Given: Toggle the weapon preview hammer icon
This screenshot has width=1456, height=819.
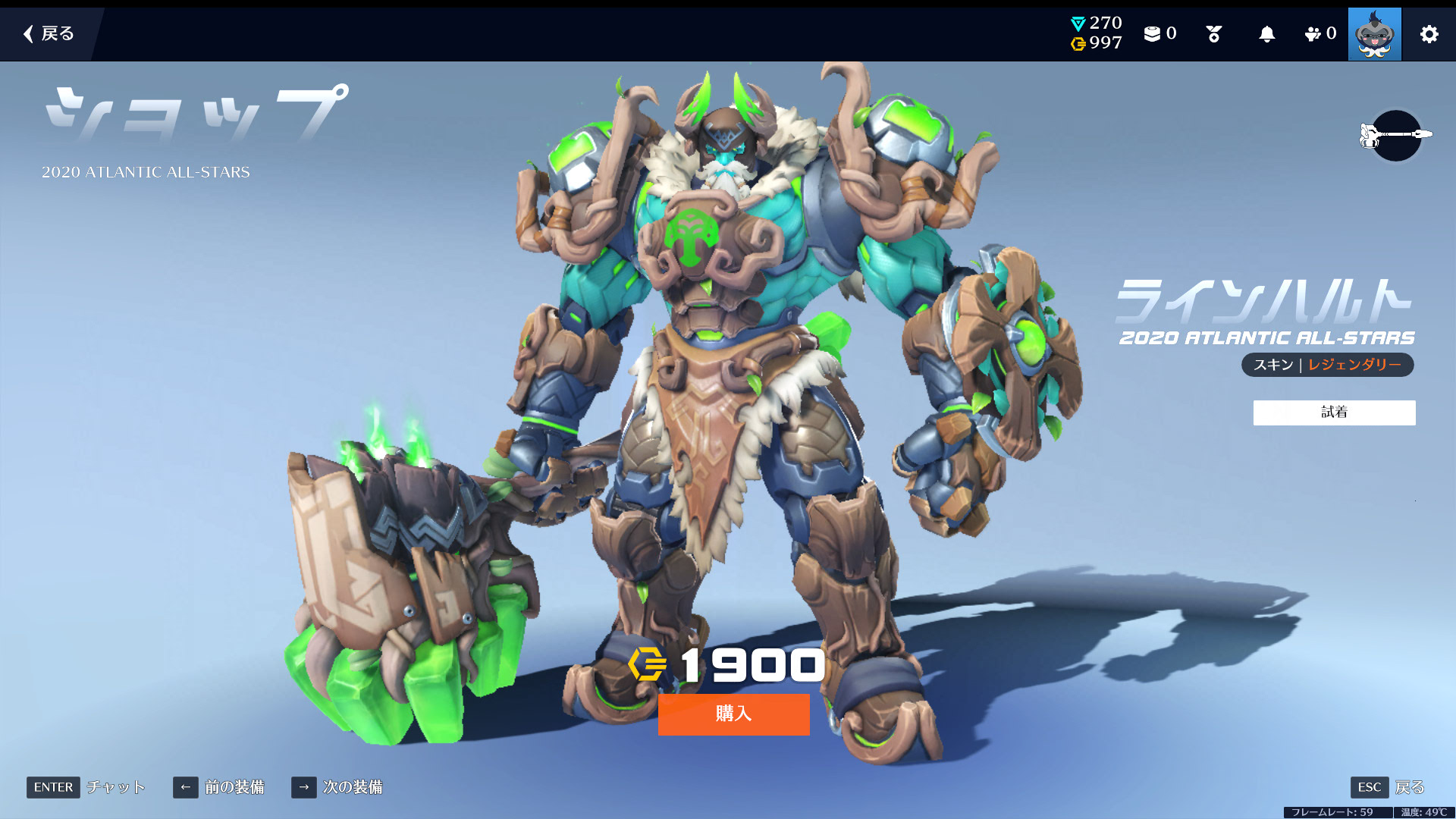Looking at the screenshot, I should point(1395,135).
